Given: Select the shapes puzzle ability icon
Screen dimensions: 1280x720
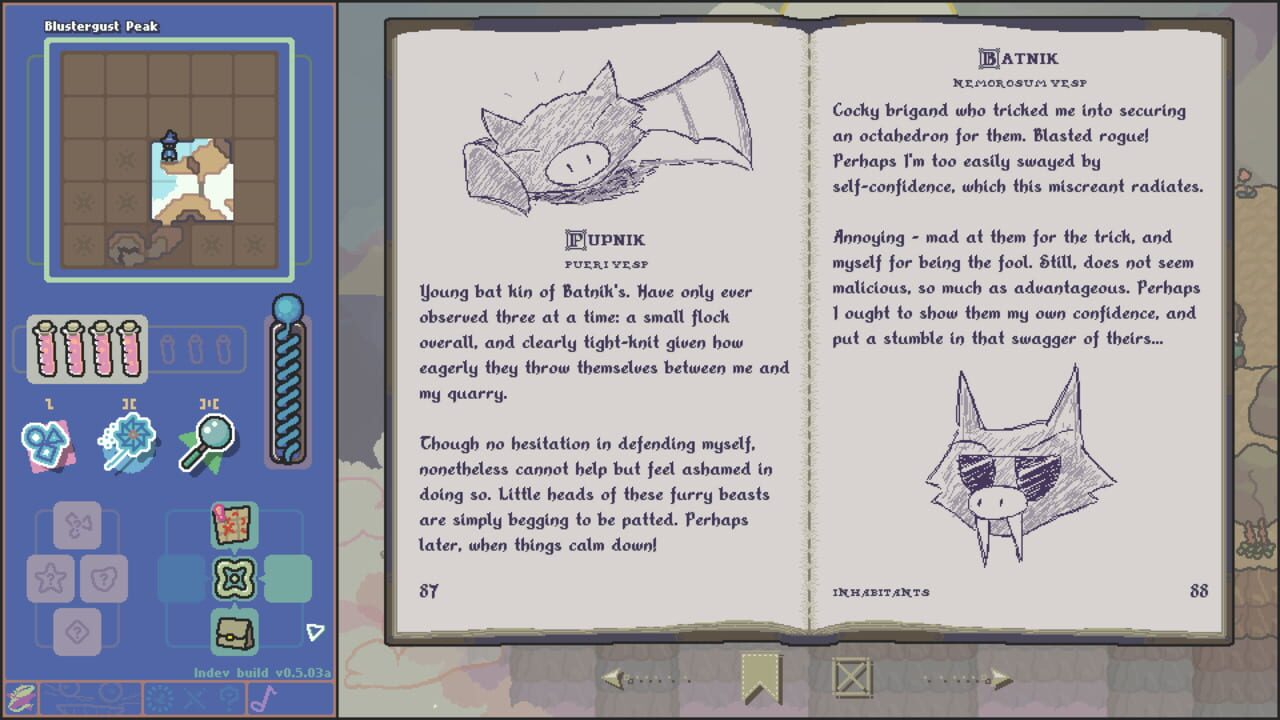Looking at the screenshot, I should (45, 442).
